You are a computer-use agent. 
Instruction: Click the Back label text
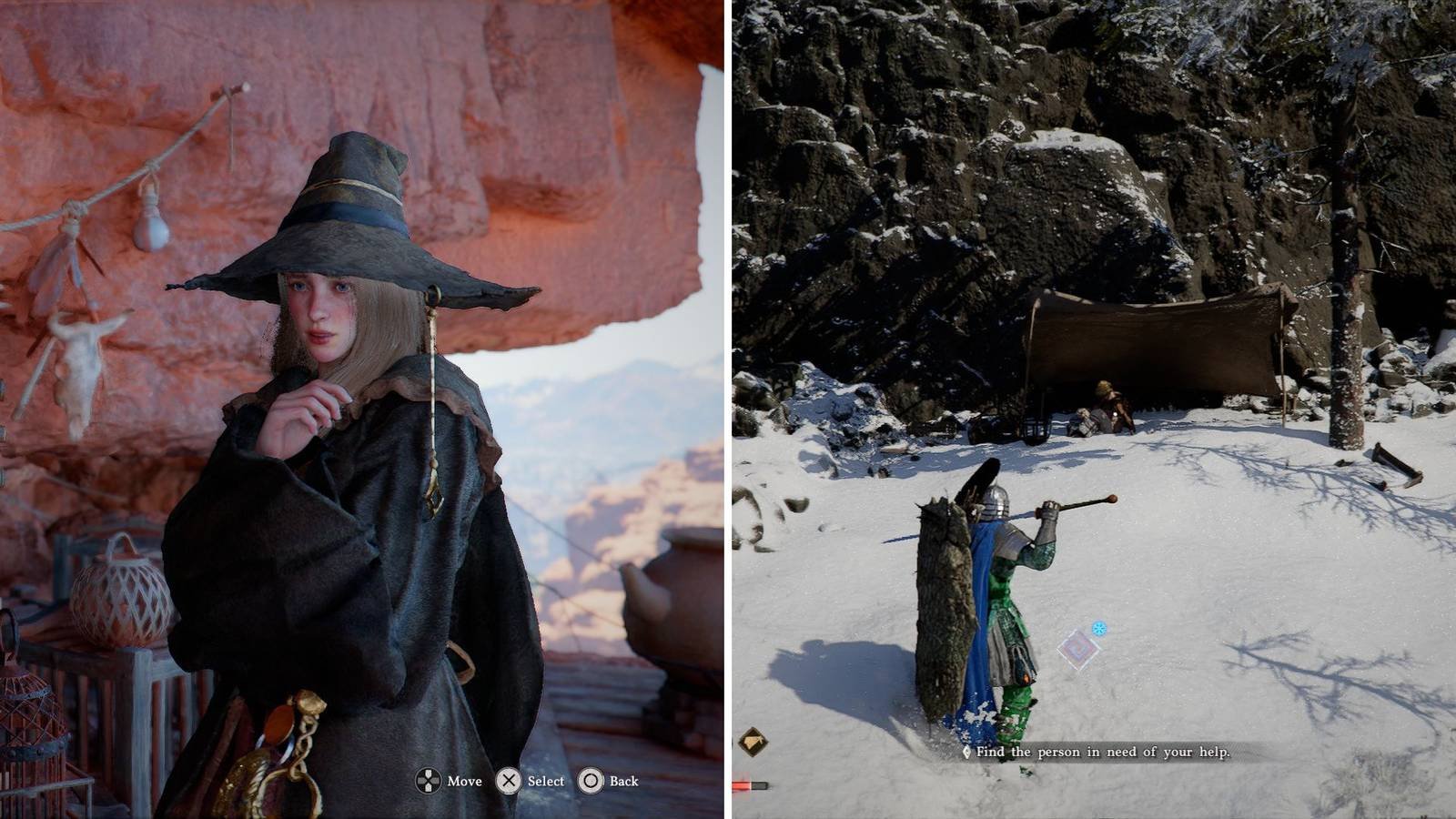624,781
